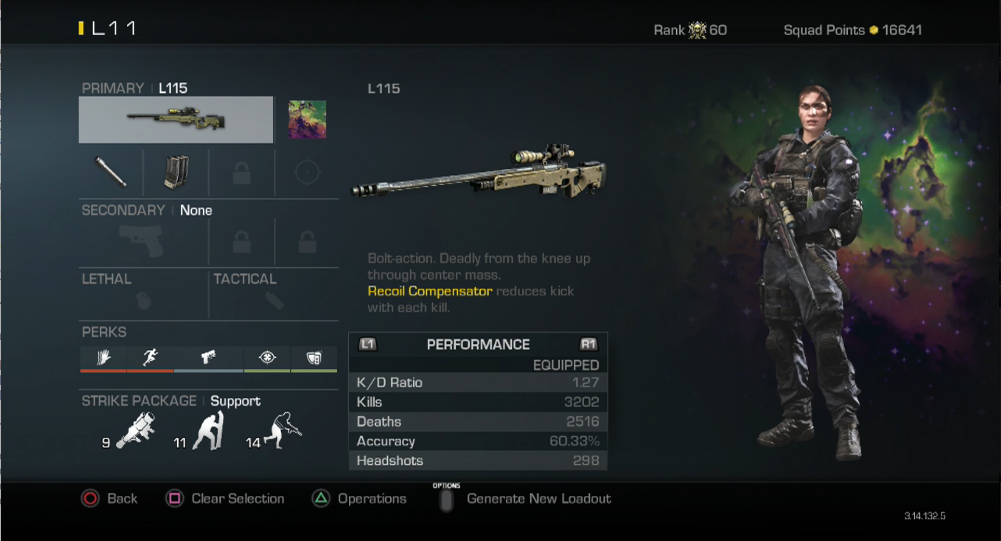Open the Operations screen
The width and height of the screenshot is (1001, 541).
click(361, 498)
